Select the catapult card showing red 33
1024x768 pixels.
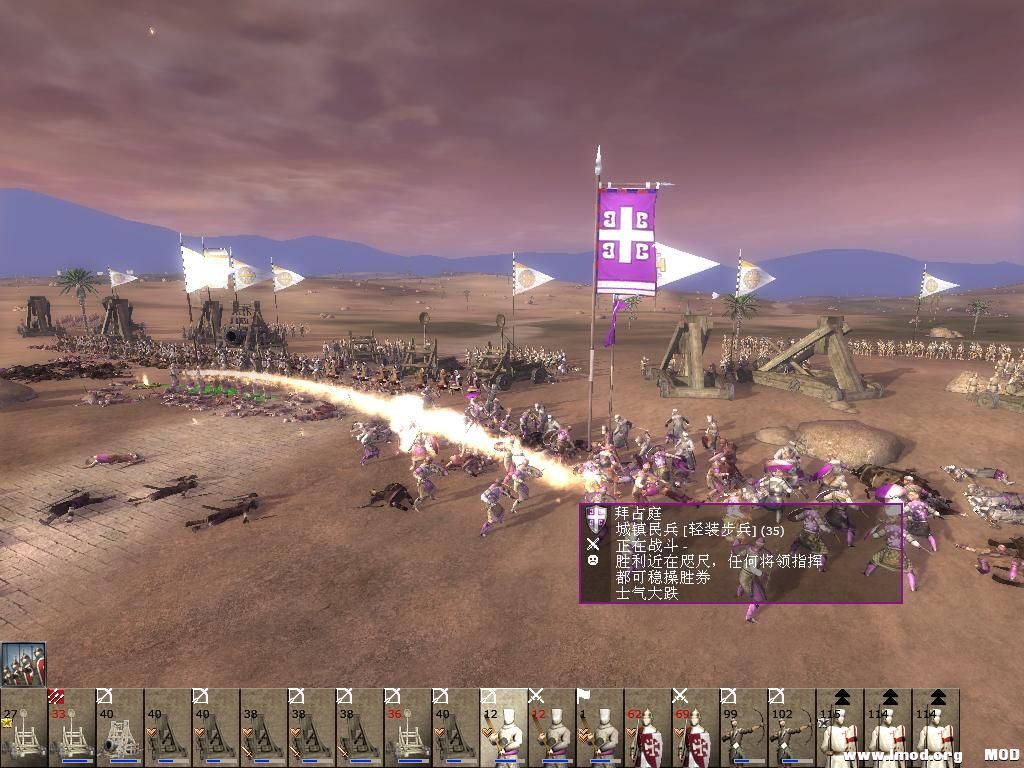[x=71, y=727]
